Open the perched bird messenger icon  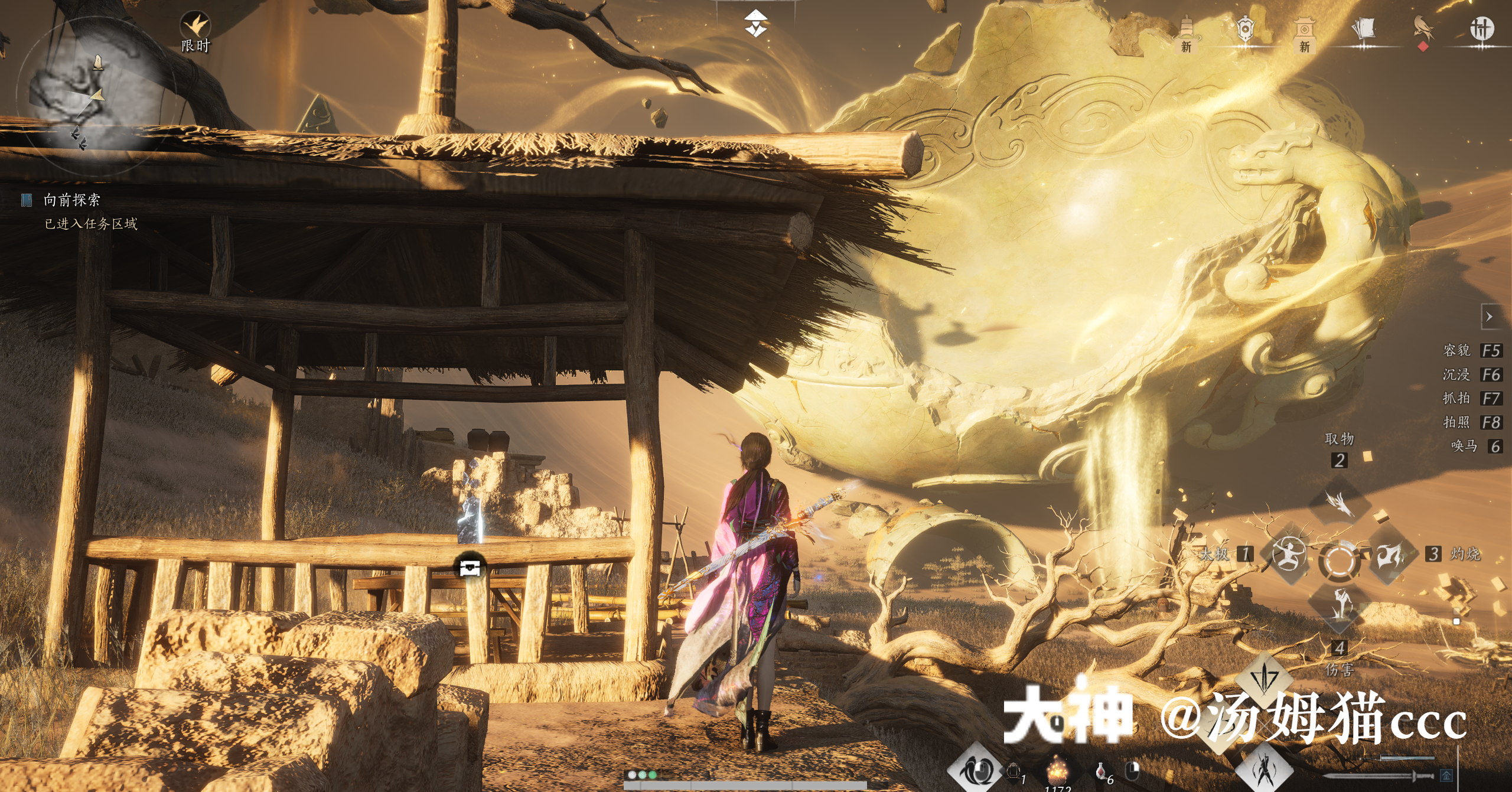[x=1423, y=28]
